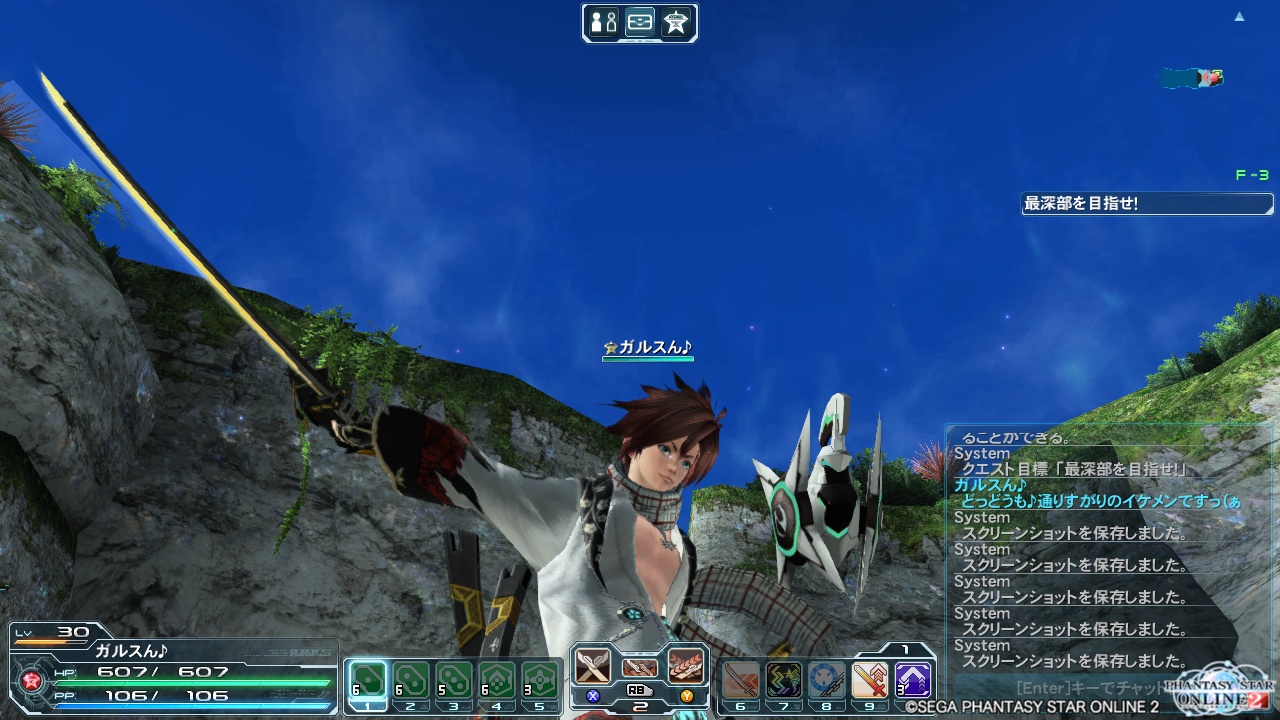Select the feathered blade photon art
The image size is (1280, 720).
pos(686,666)
